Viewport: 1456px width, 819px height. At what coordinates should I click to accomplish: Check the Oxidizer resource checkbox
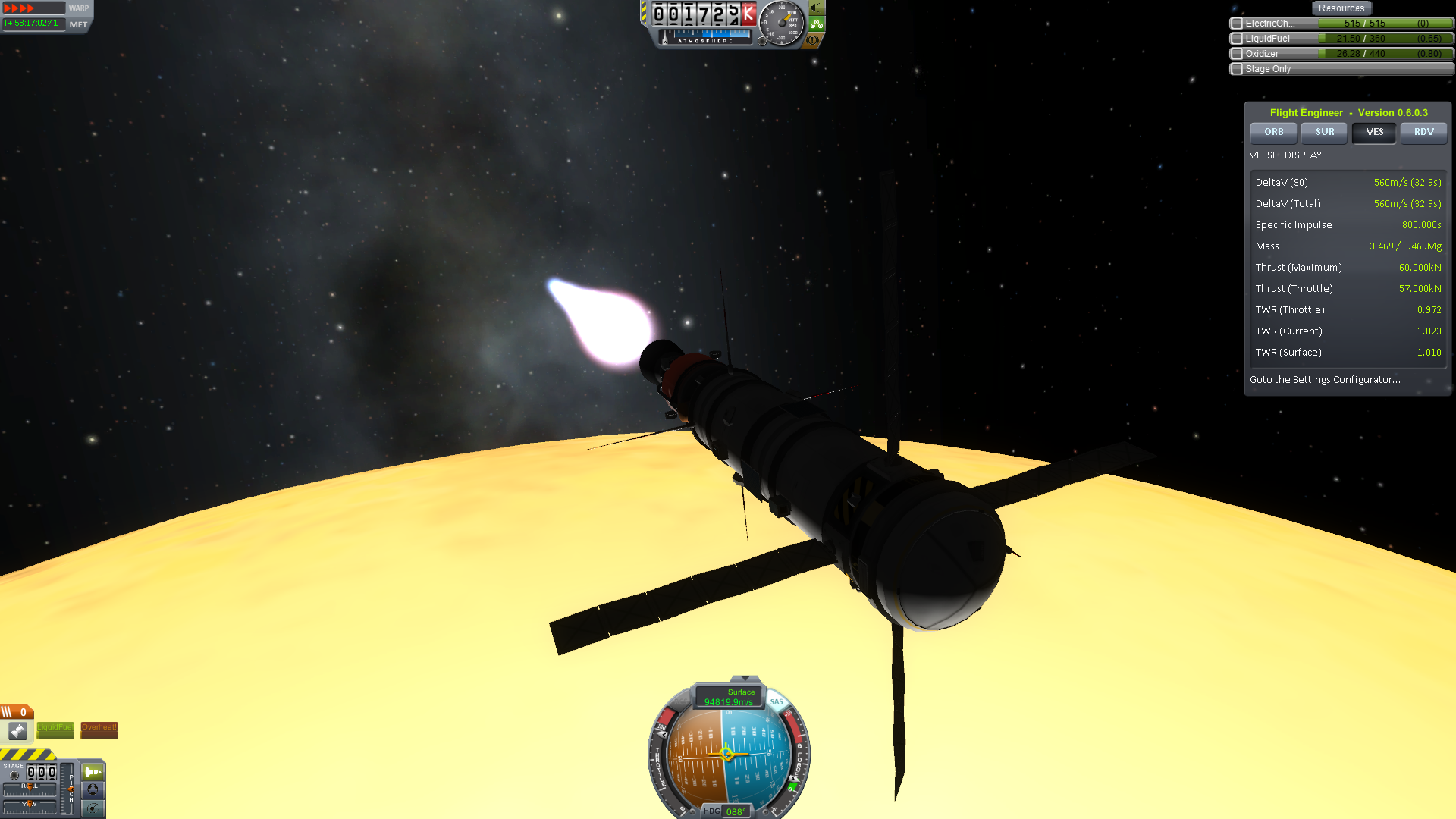click(x=1237, y=54)
